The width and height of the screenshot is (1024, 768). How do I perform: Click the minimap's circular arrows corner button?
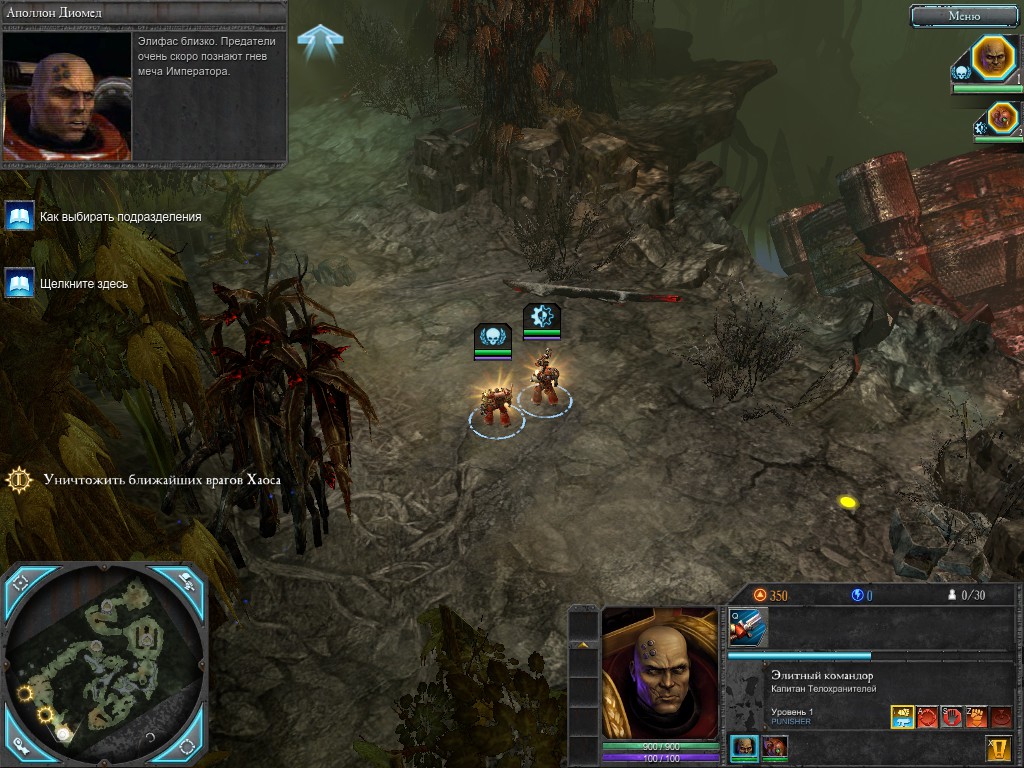coord(187,746)
